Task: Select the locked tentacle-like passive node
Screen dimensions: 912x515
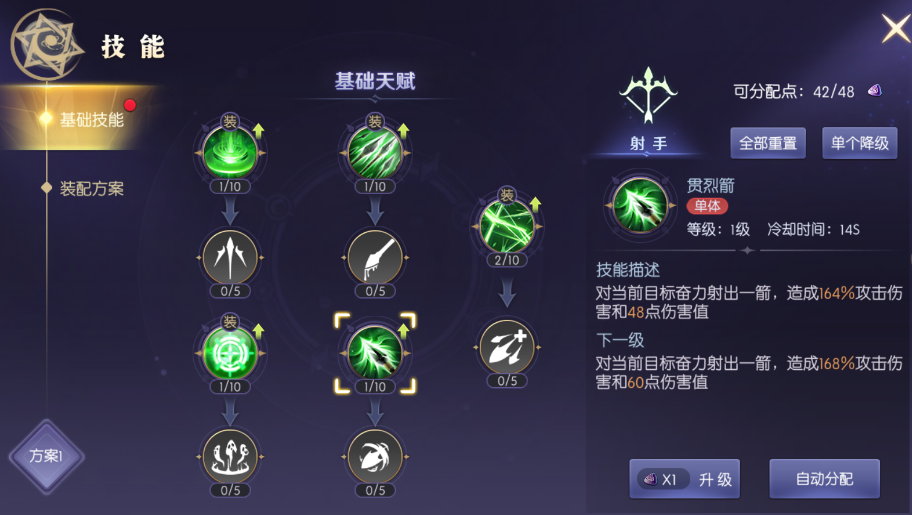Action: click(230, 455)
